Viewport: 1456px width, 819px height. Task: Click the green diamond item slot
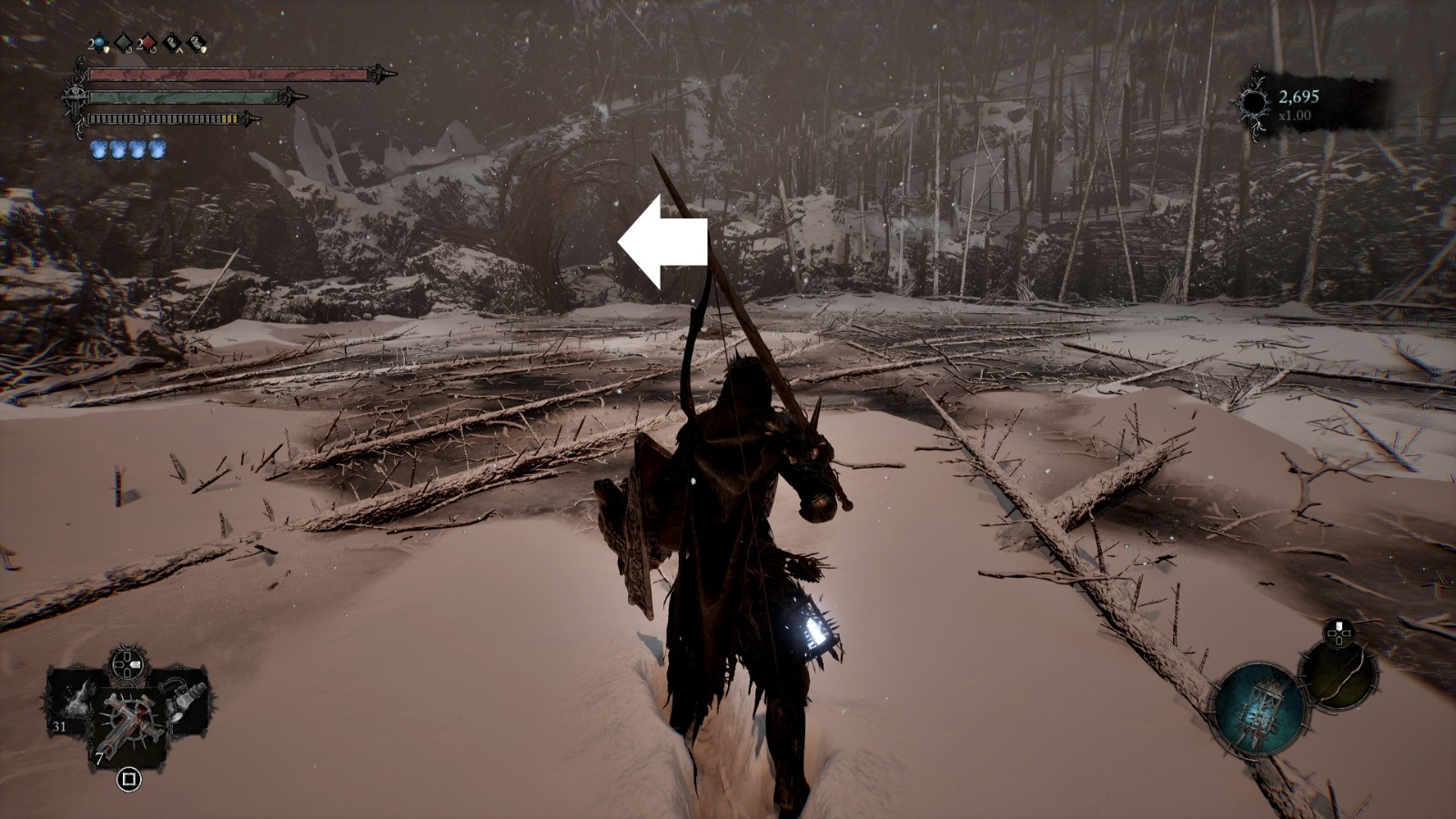(123, 43)
